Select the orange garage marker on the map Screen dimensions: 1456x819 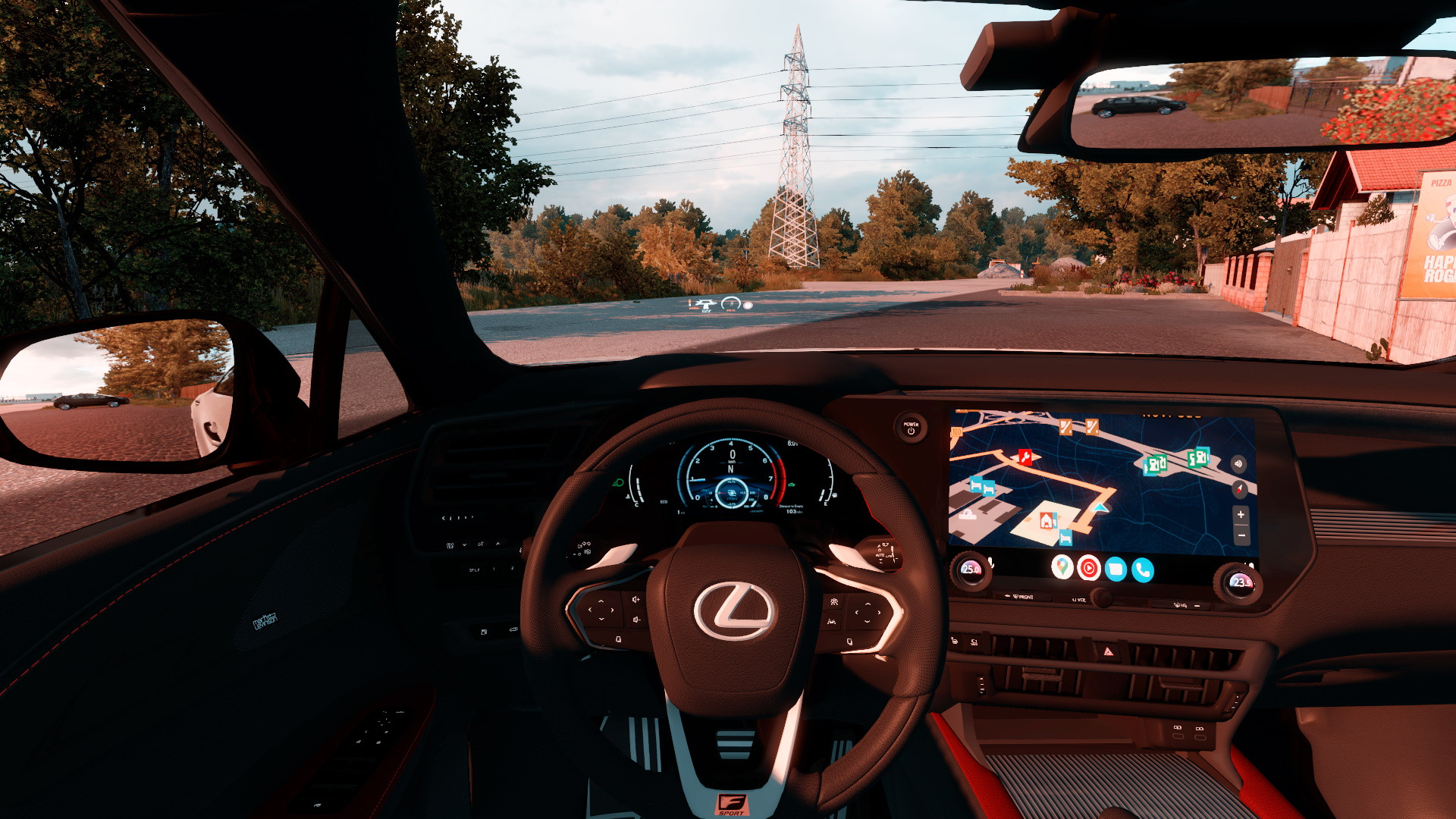pos(1047,520)
